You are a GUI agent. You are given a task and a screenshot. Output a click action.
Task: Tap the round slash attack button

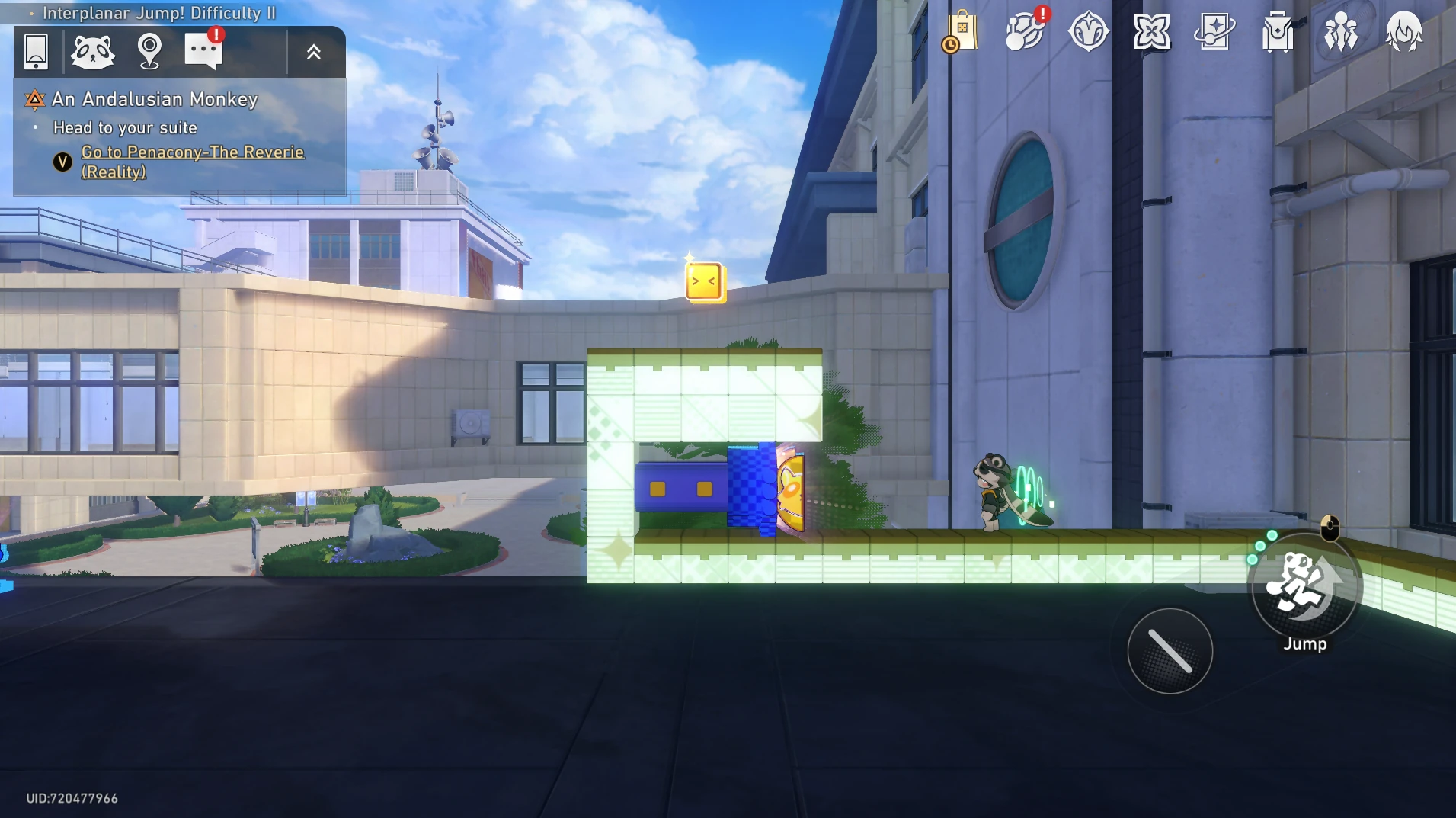(1170, 651)
